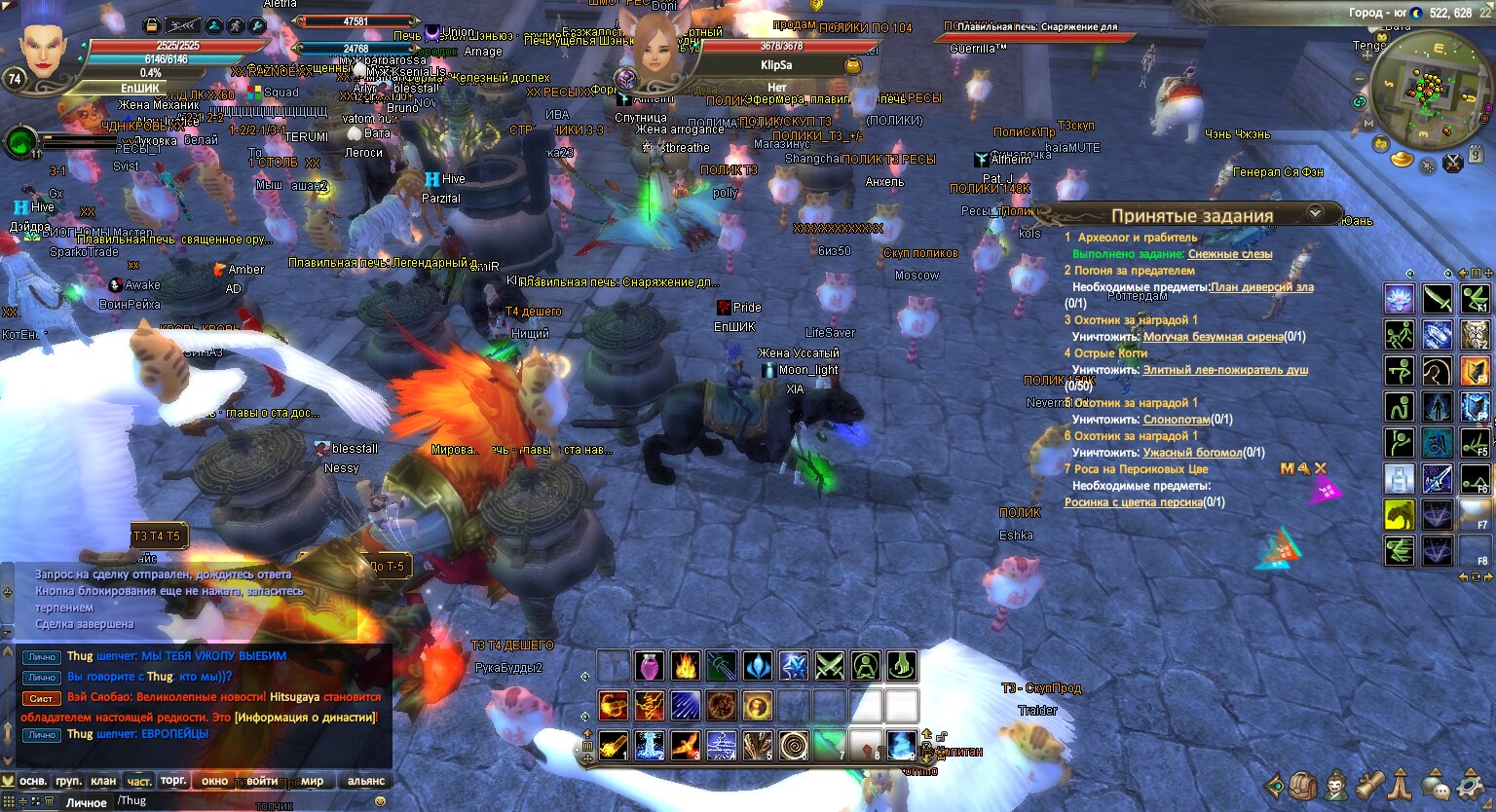Use the spiral skill in slot 6

tap(793, 746)
